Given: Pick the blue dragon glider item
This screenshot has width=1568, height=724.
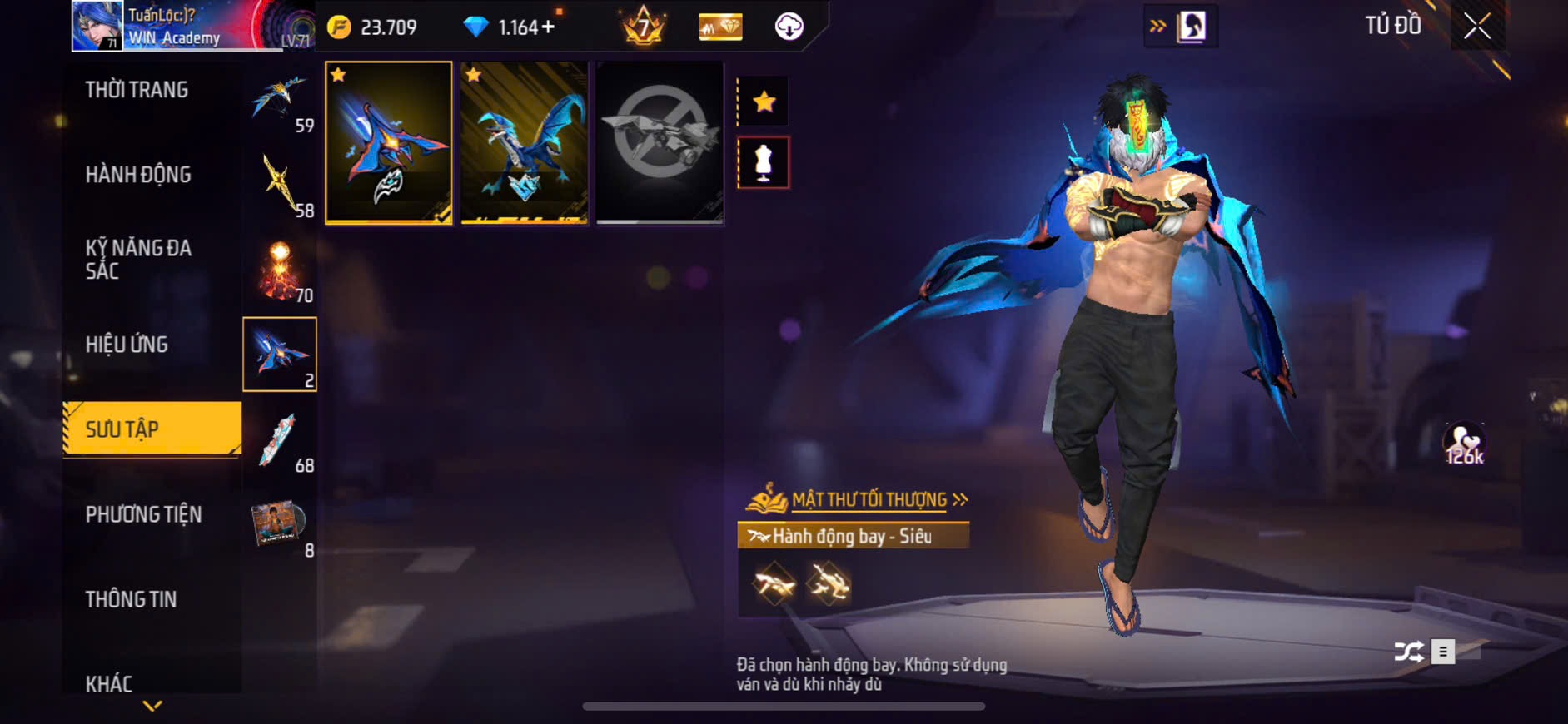Looking at the screenshot, I should click(x=525, y=142).
